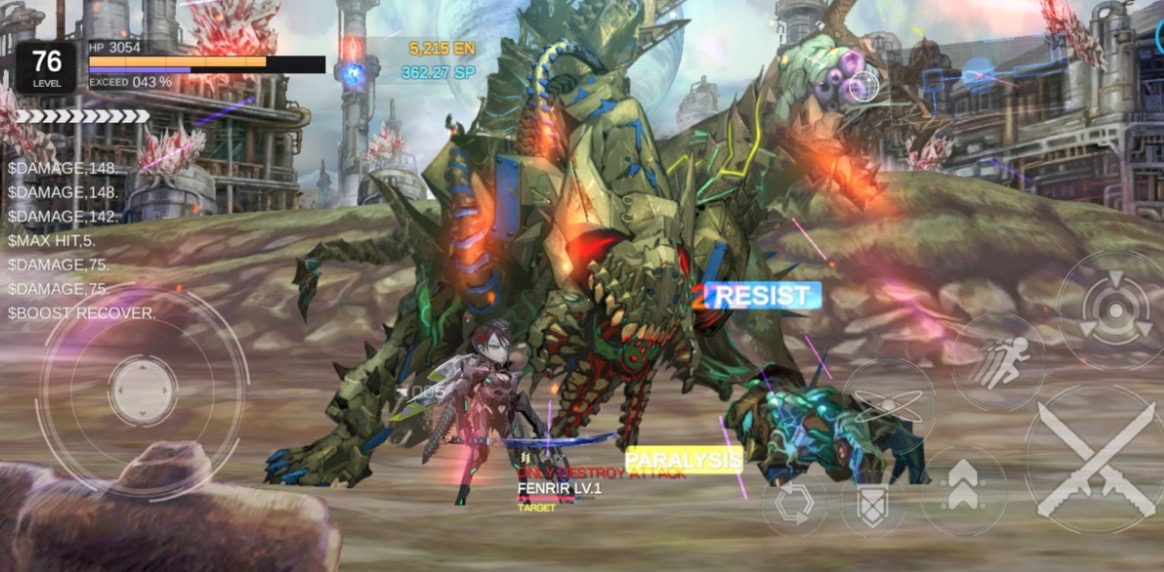Use the atom orbit skill button

click(889, 405)
